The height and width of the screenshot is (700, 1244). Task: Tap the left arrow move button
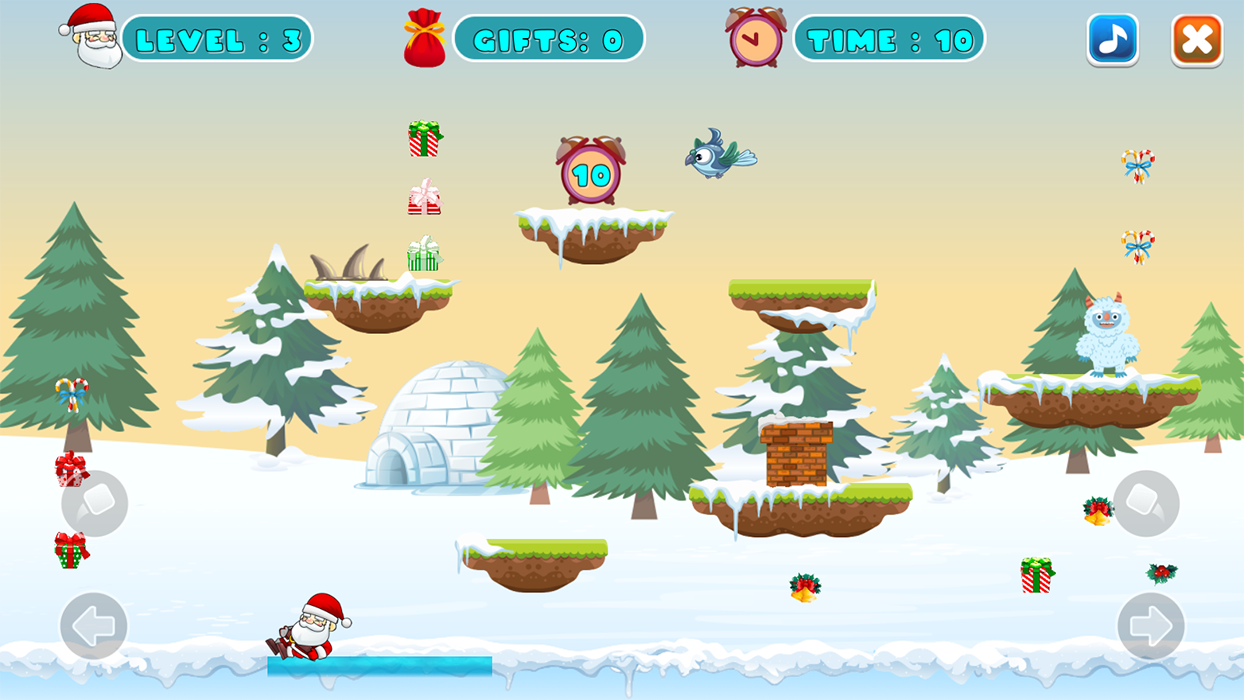(94, 626)
